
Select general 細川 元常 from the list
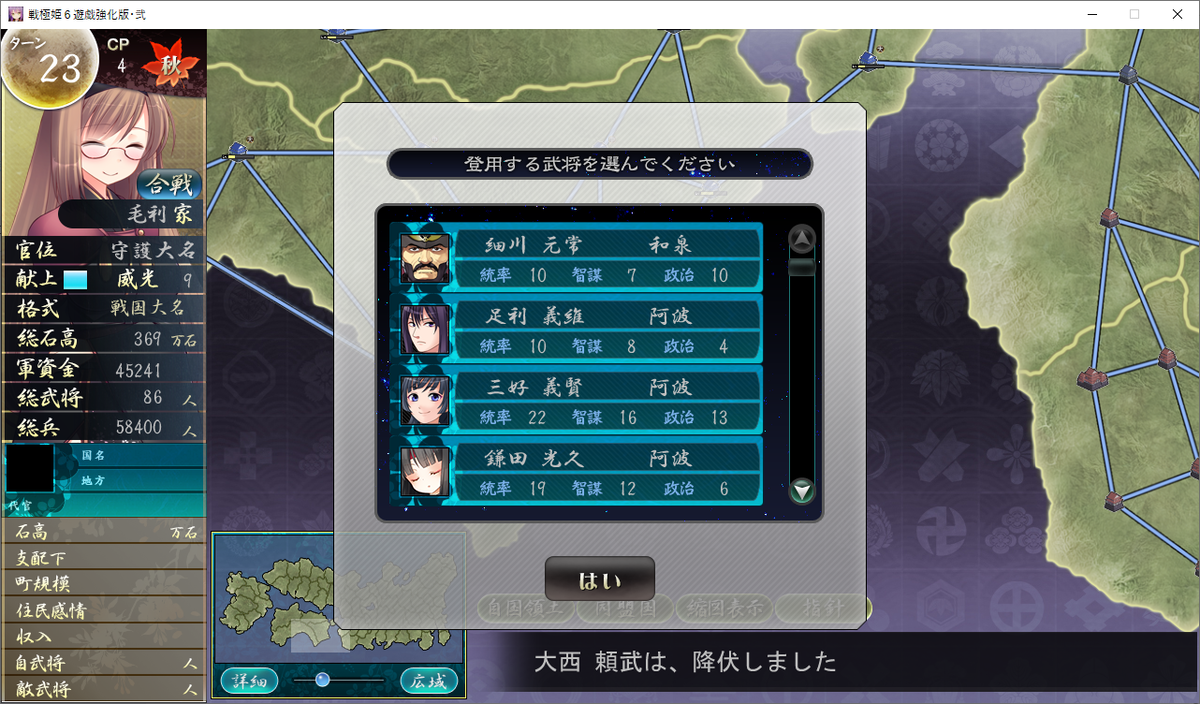click(x=578, y=258)
